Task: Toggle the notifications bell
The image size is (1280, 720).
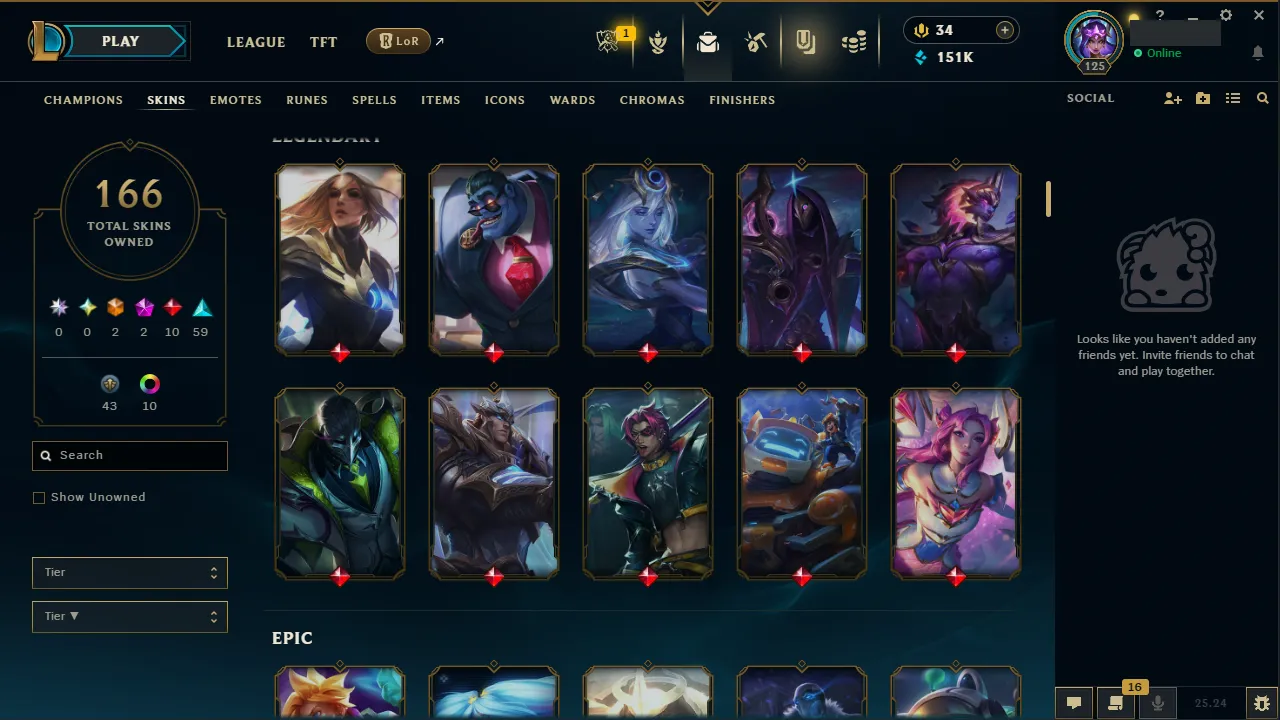Action: (1257, 52)
